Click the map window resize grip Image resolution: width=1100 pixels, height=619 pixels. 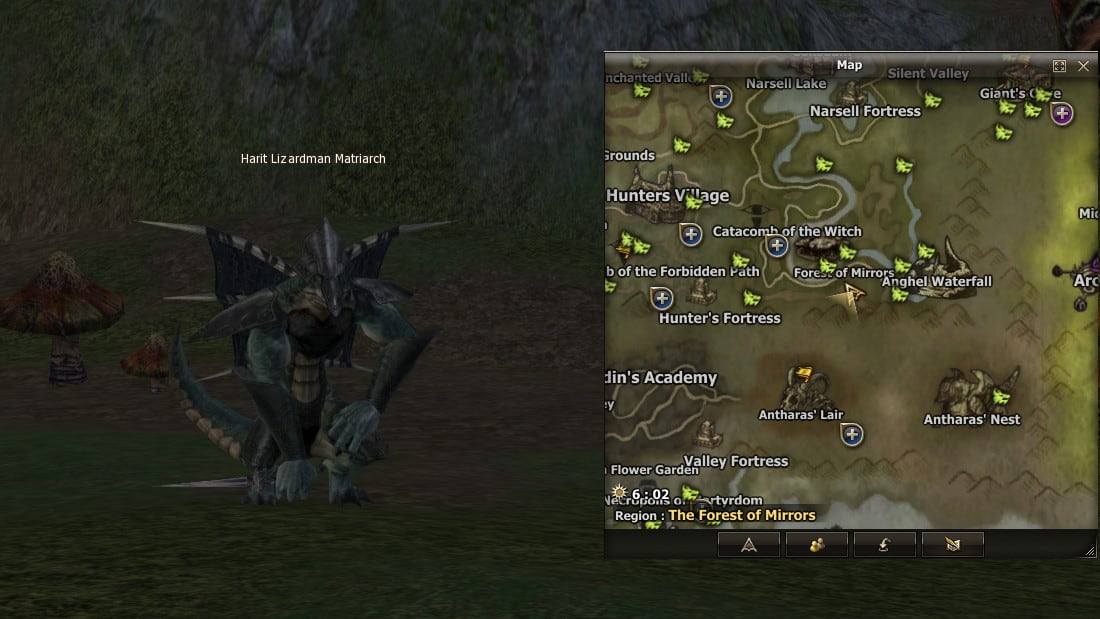pos(1090,551)
